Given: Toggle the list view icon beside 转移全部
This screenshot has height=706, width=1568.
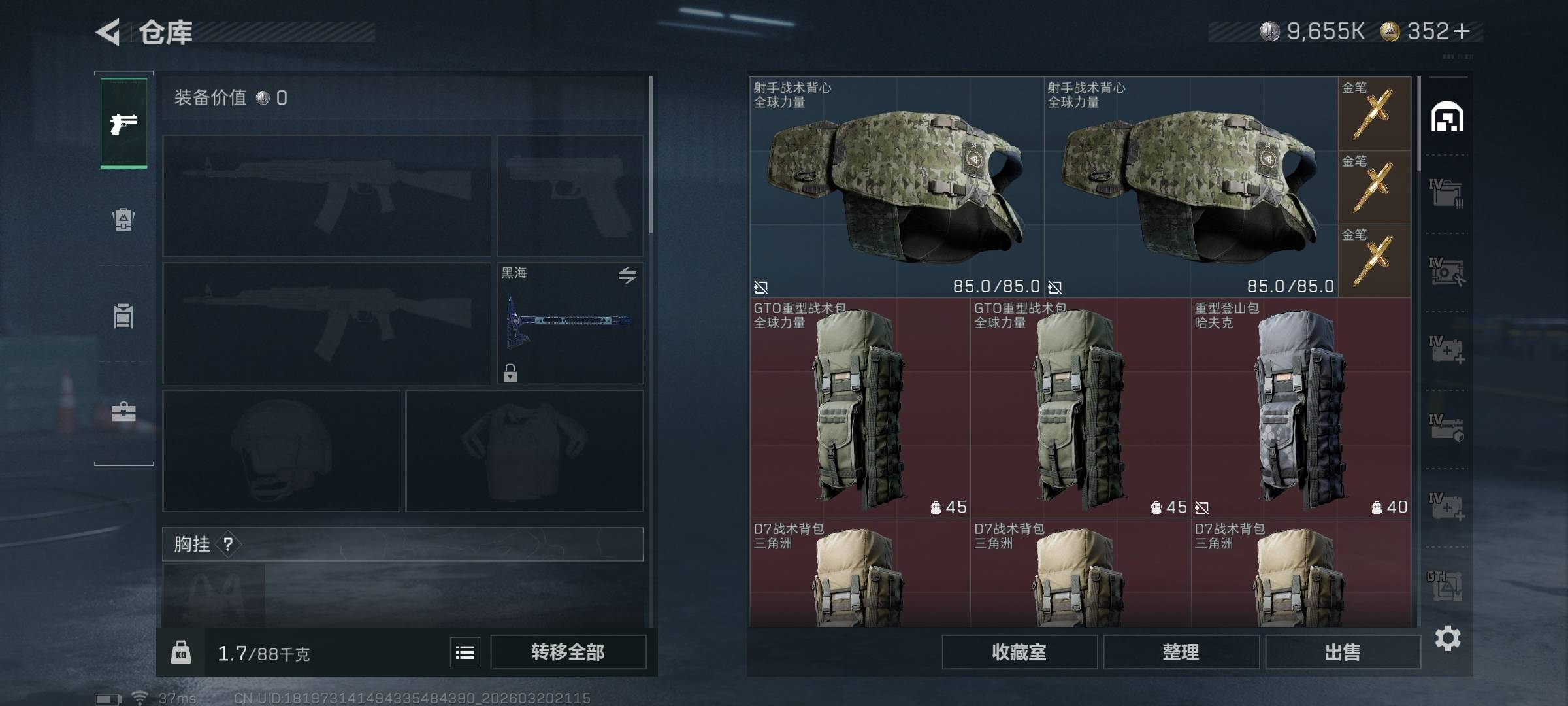Looking at the screenshot, I should (465, 652).
